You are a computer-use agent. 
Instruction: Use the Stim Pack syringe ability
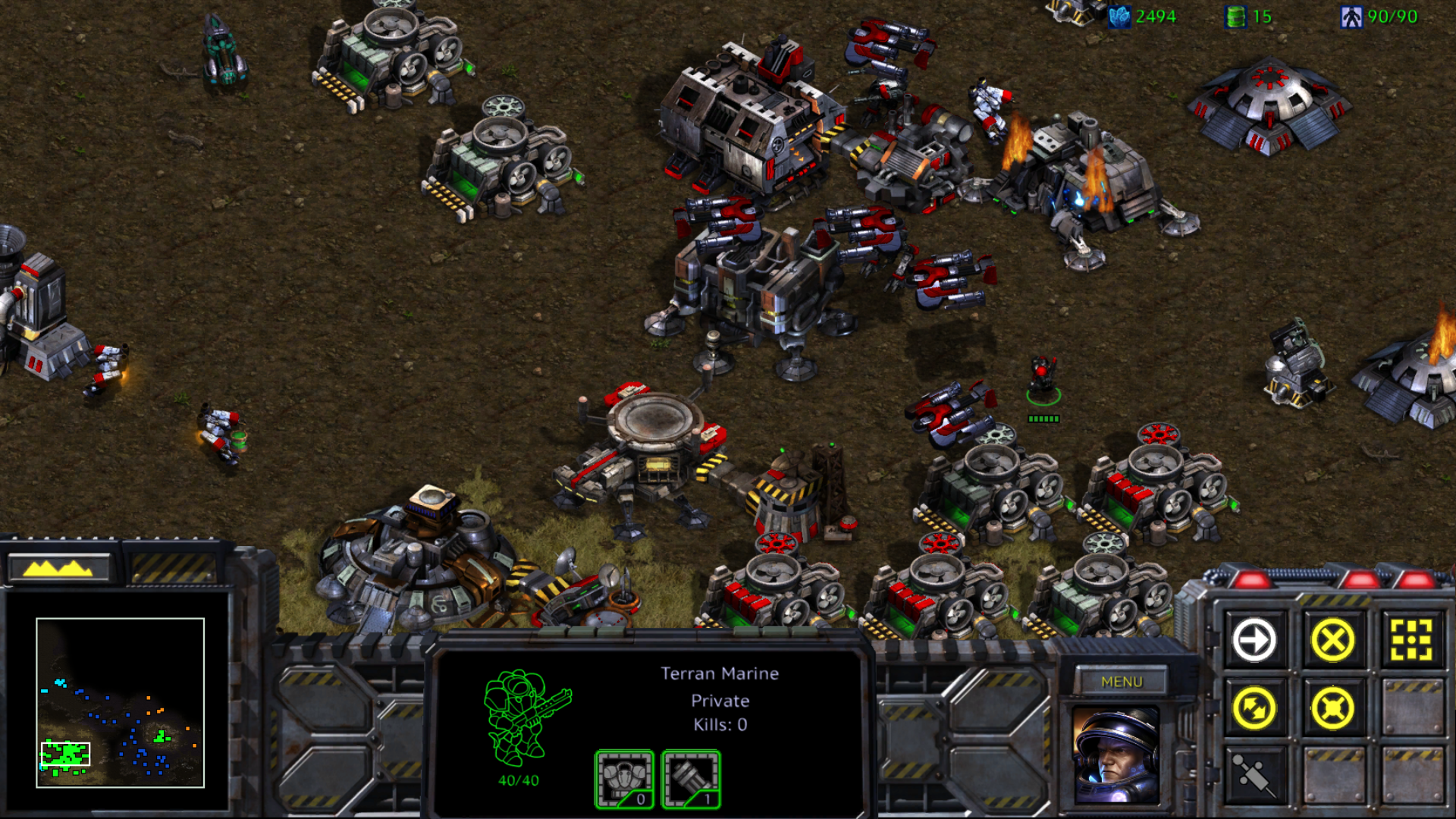coord(1254,775)
